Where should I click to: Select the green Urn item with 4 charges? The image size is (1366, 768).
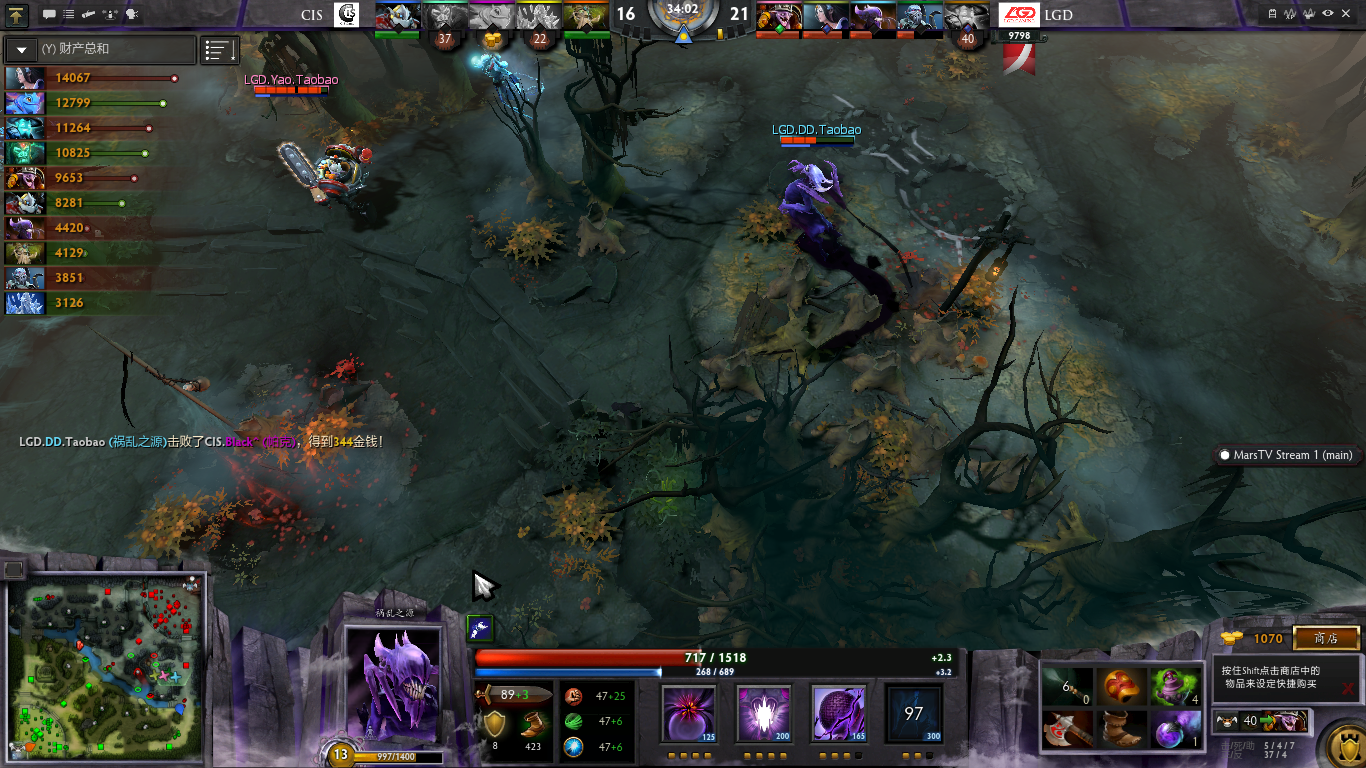click(x=1175, y=686)
